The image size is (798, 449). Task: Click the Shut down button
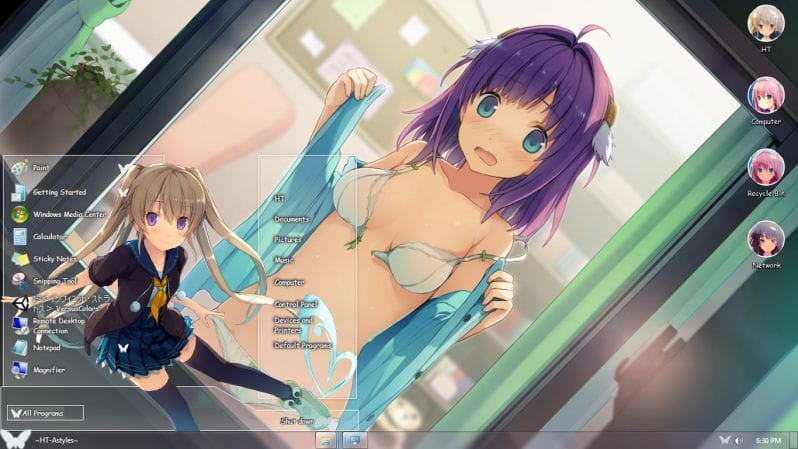point(299,421)
